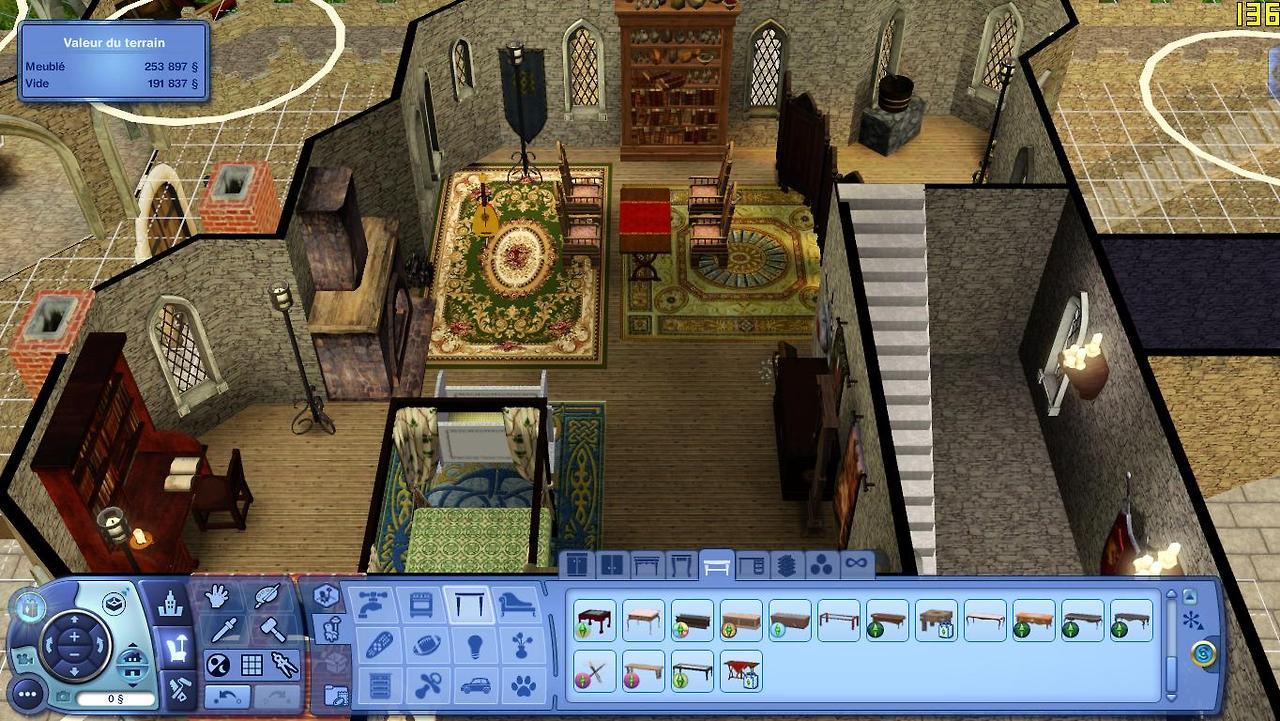1280x721 pixels.
Task: Select the comfort chaise lounge category
Action: click(520, 604)
